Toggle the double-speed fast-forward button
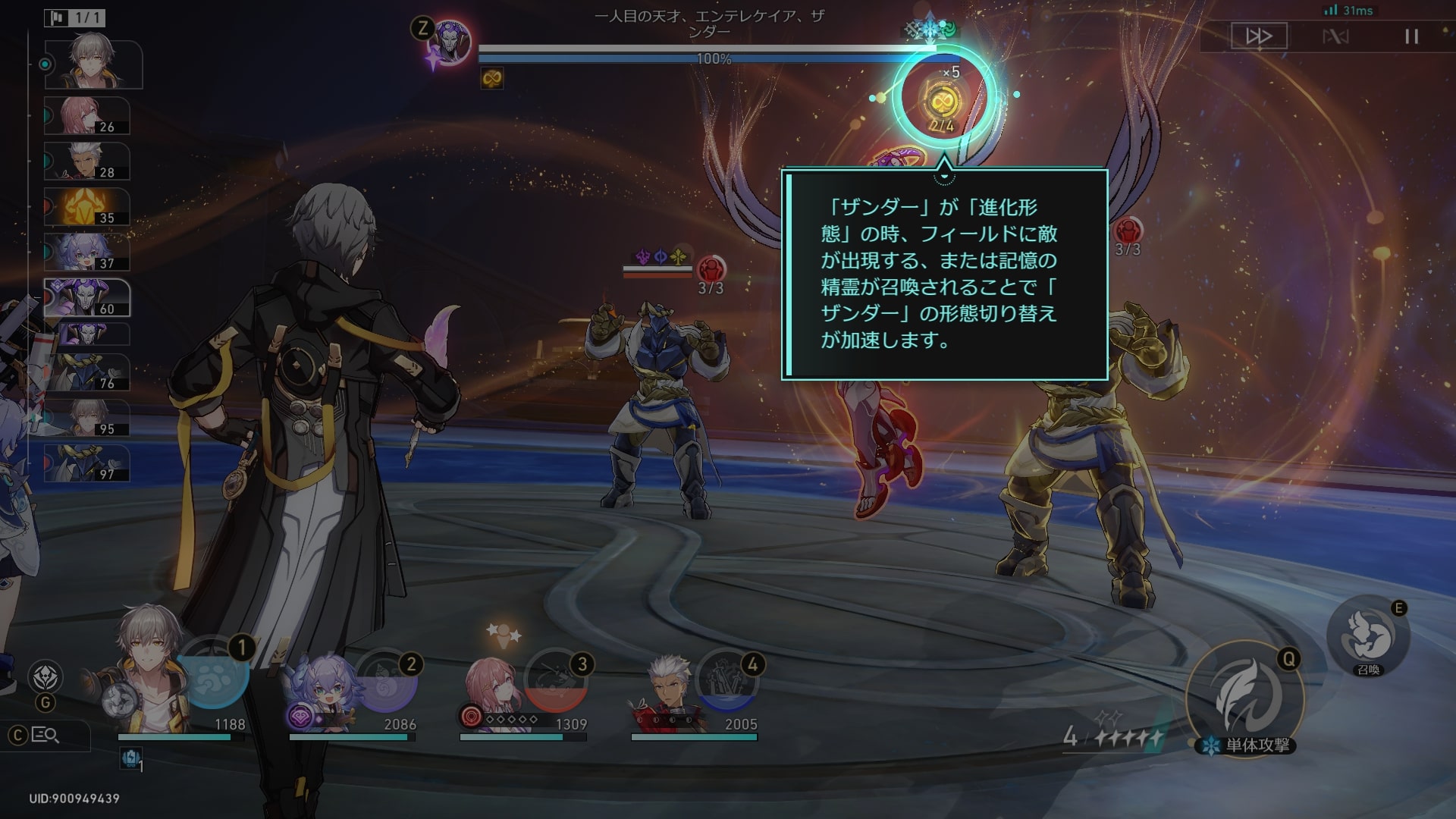The width and height of the screenshot is (1456, 819). (x=1259, y=36)
